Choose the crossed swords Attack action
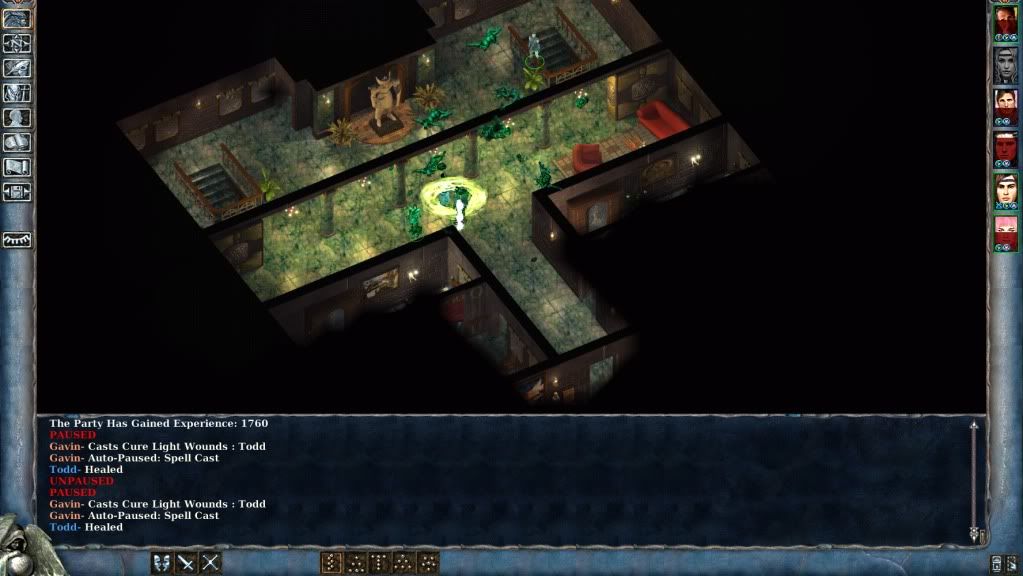Screen dimensions: 1023x576 [186, 563]
